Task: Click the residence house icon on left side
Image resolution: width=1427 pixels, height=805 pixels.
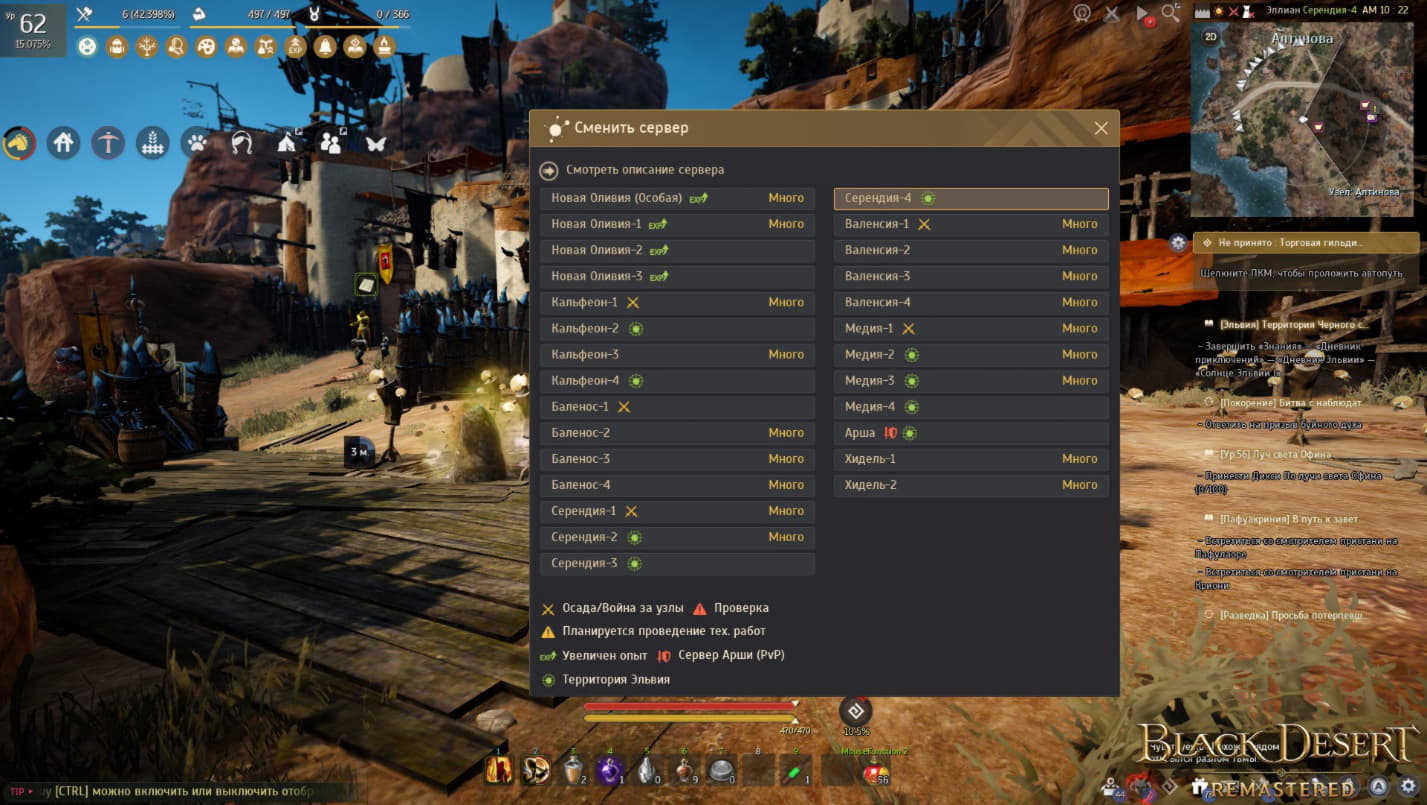Action: click(x=63, y=142)
